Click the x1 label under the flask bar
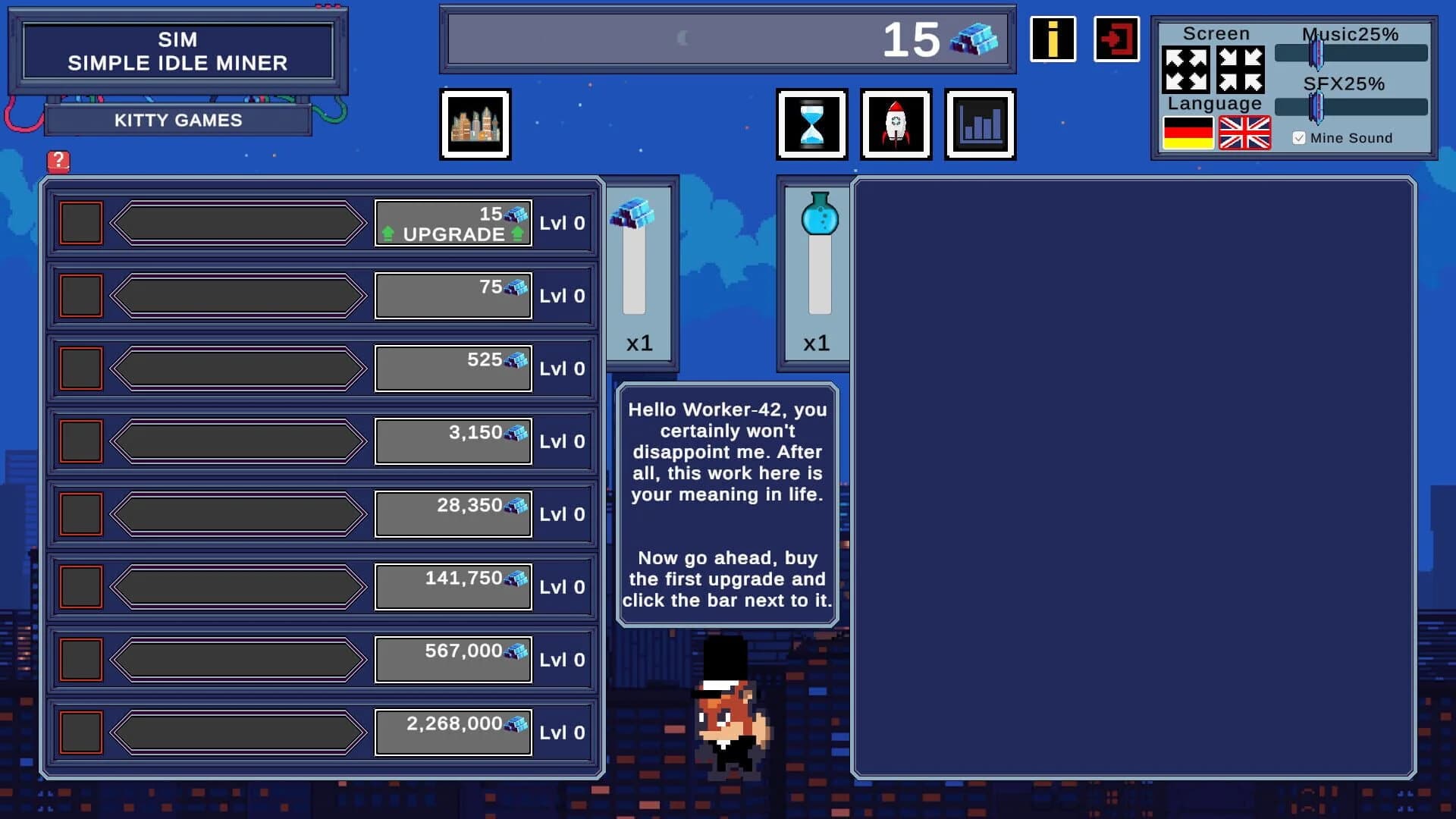The image size is (1456, 819). pos(817,344)
